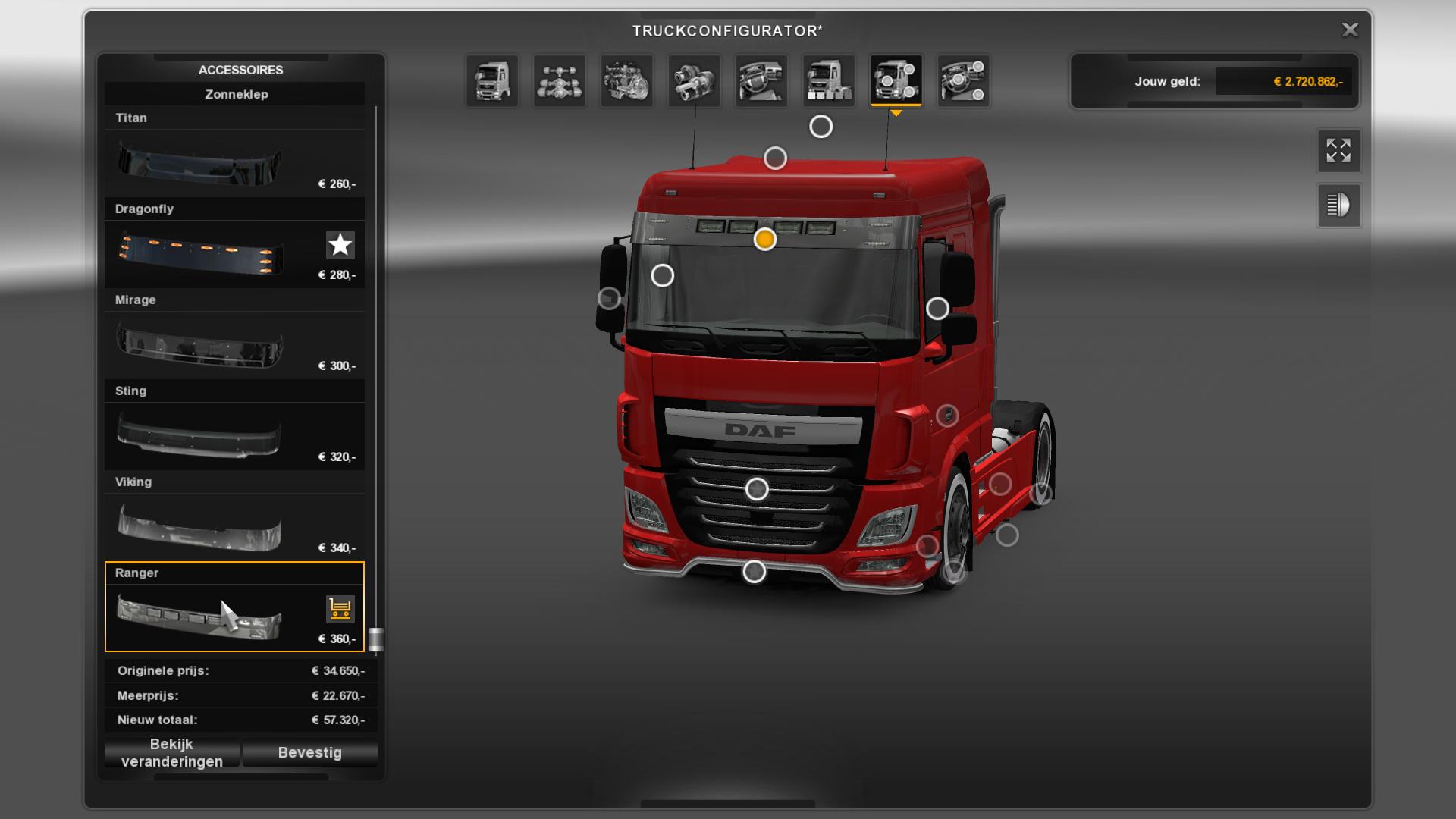Switch to the paint job category tab

[x=829, y=80]
